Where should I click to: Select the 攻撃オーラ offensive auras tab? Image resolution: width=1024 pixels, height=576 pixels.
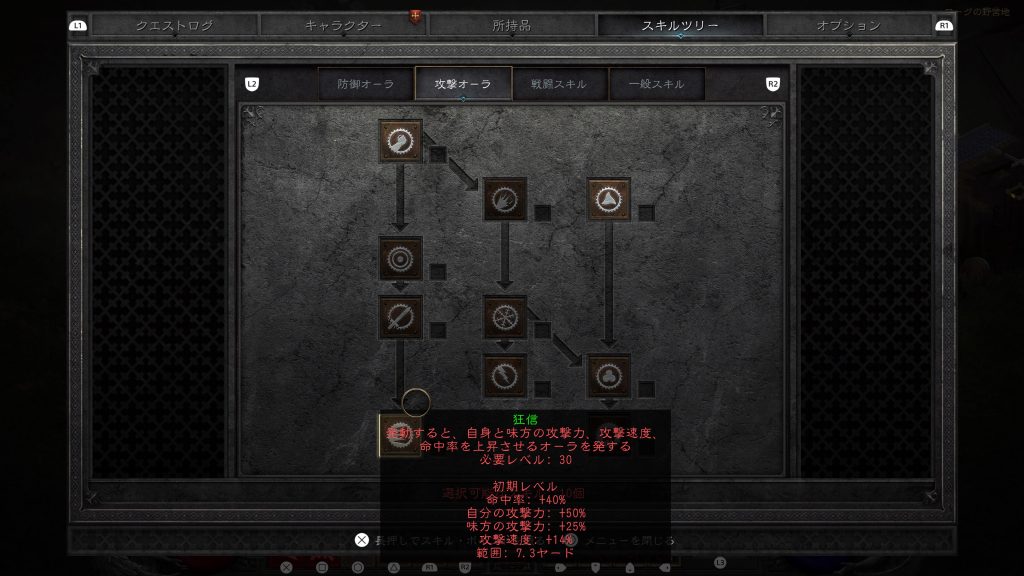pyautogui.click(x=463, y=85)
